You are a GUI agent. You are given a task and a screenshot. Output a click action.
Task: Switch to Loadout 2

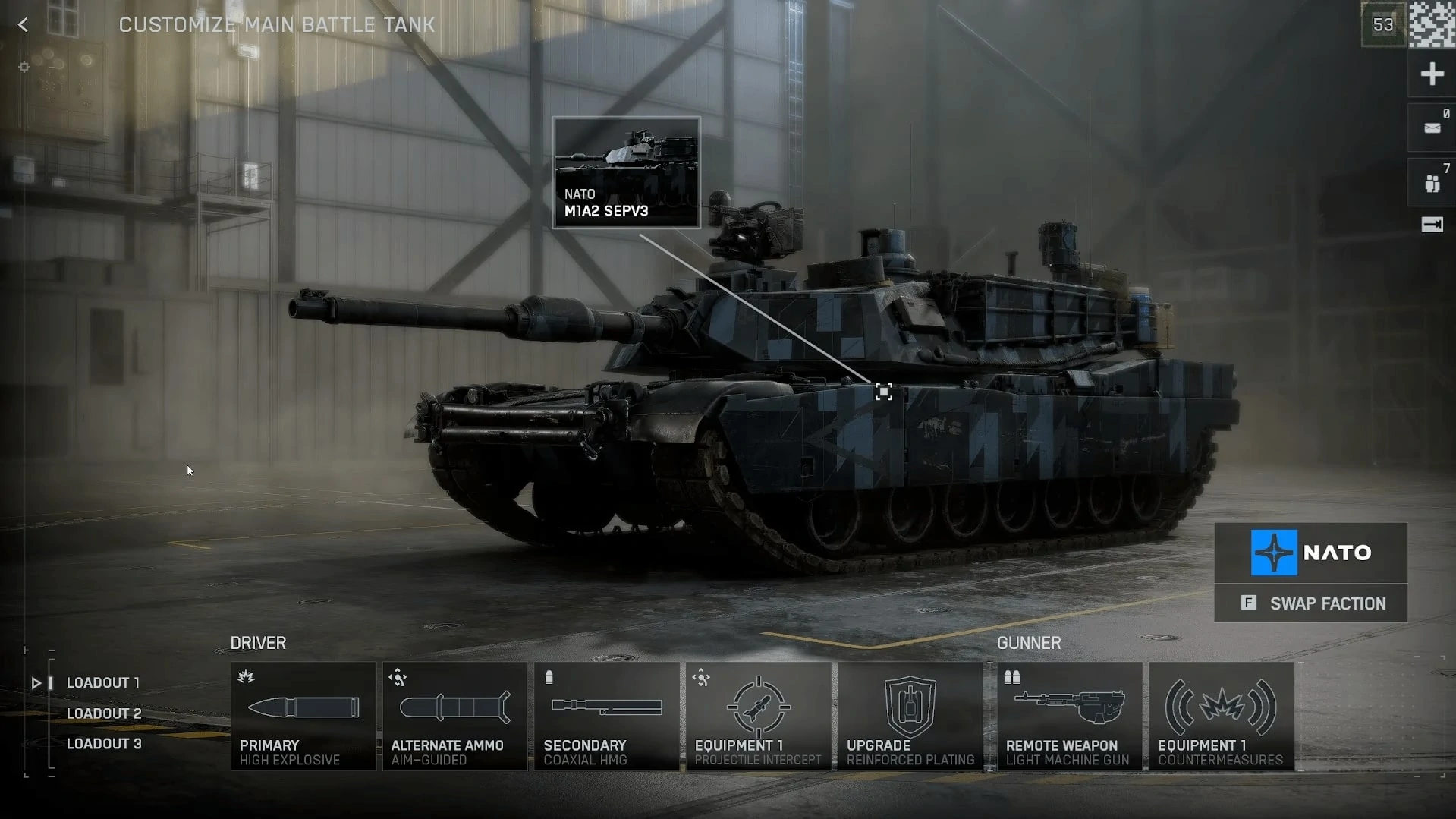[x=103, y=713]
